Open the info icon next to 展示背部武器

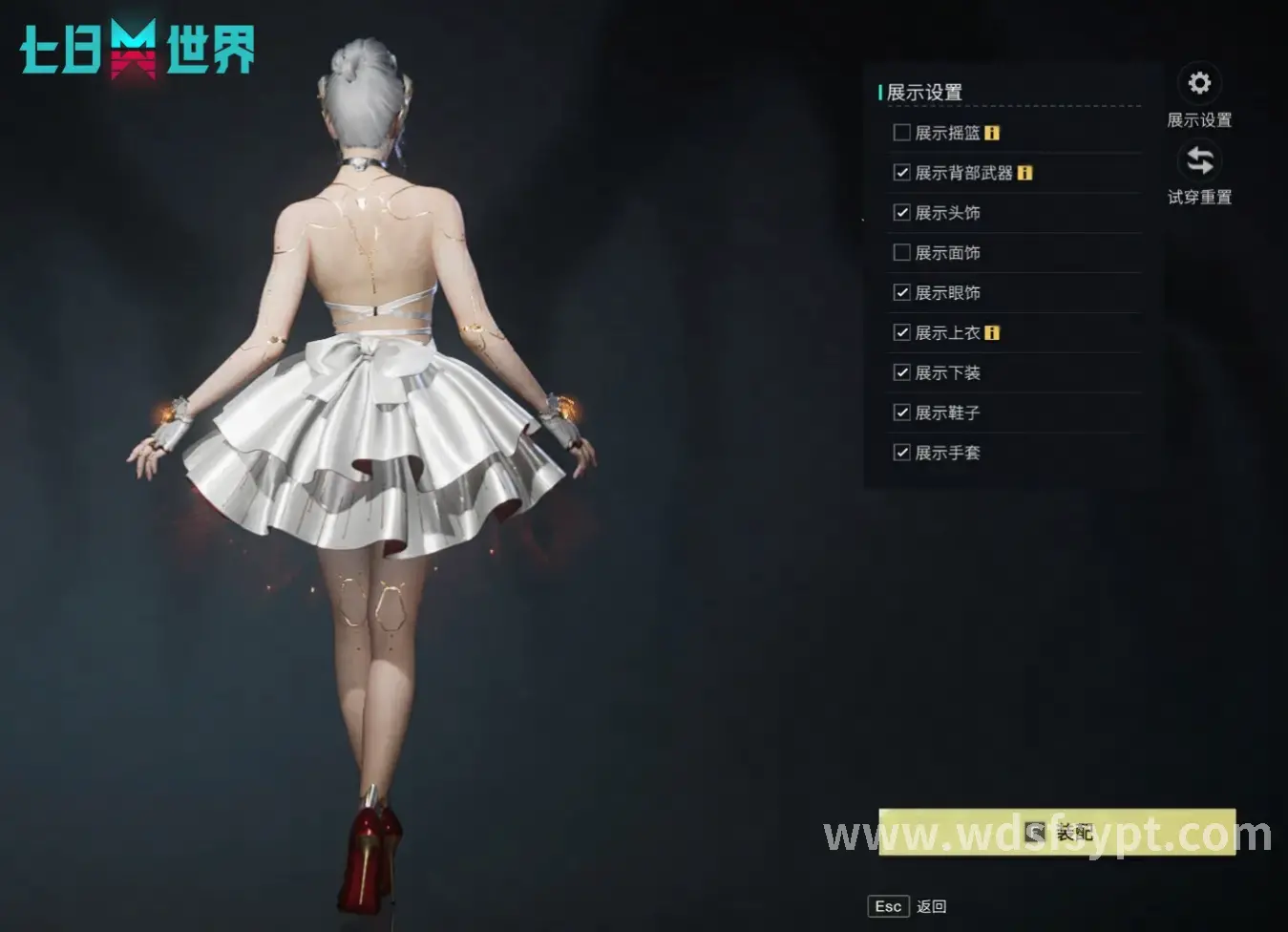point(1024,173)
